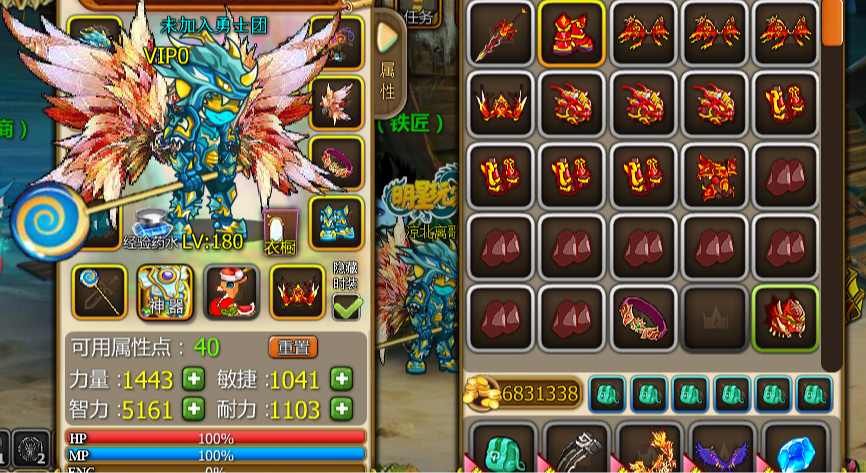
Task: Pick the red sword in the inventory
Action: click(x=500, y=33)
